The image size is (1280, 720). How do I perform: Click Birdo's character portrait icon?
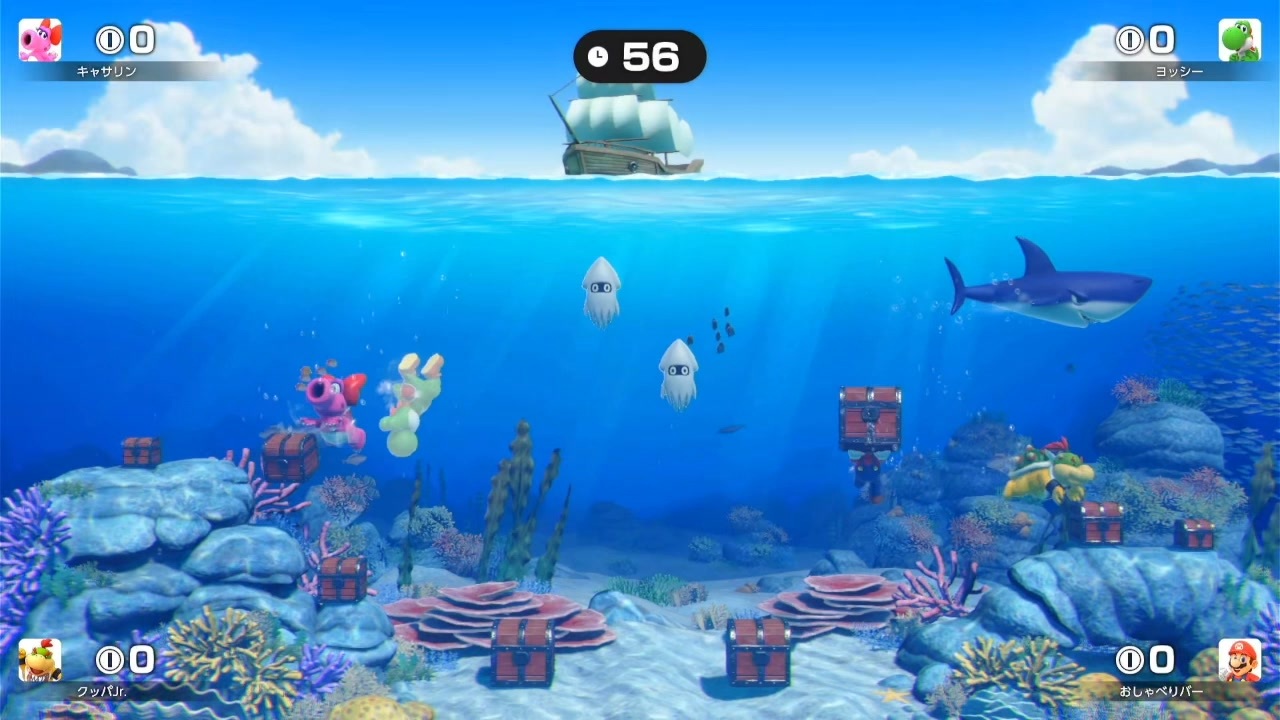[x=40, y=40]
